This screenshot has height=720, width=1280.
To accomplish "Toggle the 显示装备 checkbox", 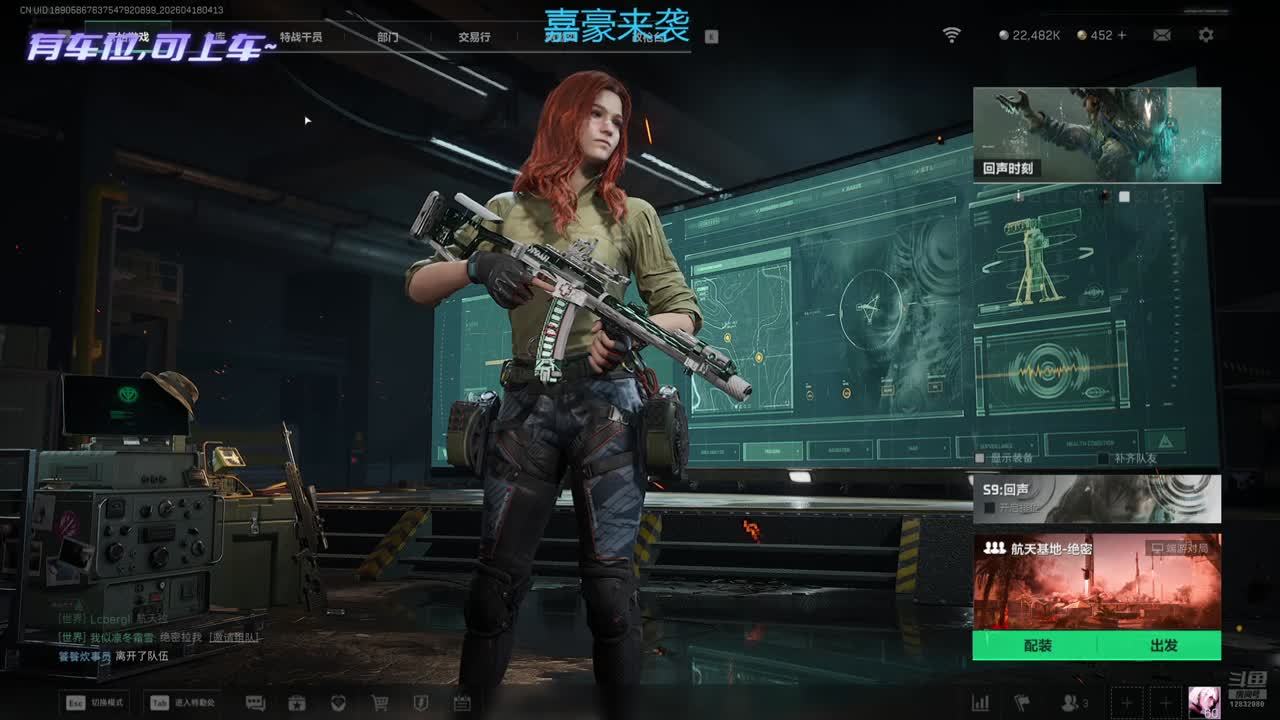I will point(981,458).
